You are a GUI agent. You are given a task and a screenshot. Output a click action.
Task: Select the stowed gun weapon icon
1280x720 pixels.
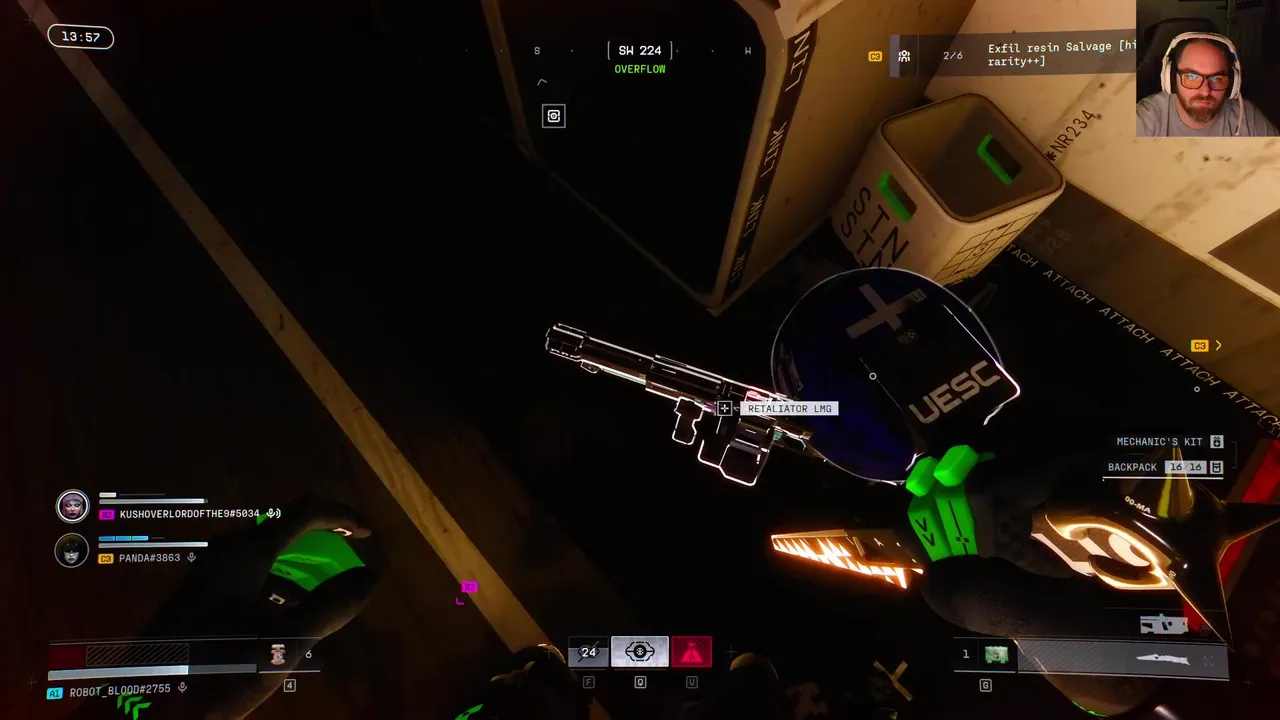(1163, 625)
